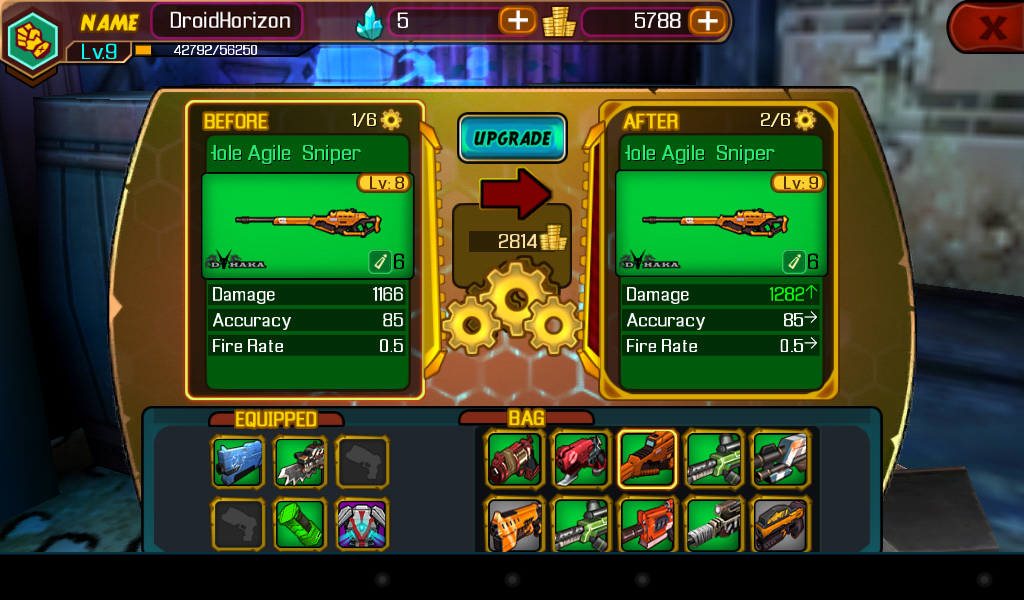Click the gear icon on the AFTER panel
Image resolution: width=1024 pixels, height=600 pixels.
(x=805, y=120)
